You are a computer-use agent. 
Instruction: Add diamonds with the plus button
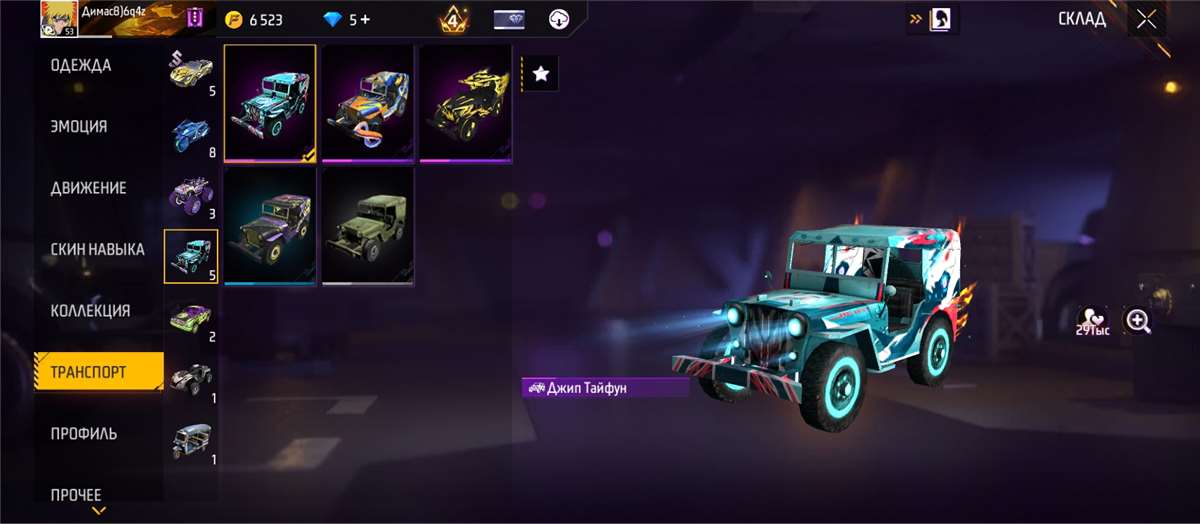coord(365,20)
